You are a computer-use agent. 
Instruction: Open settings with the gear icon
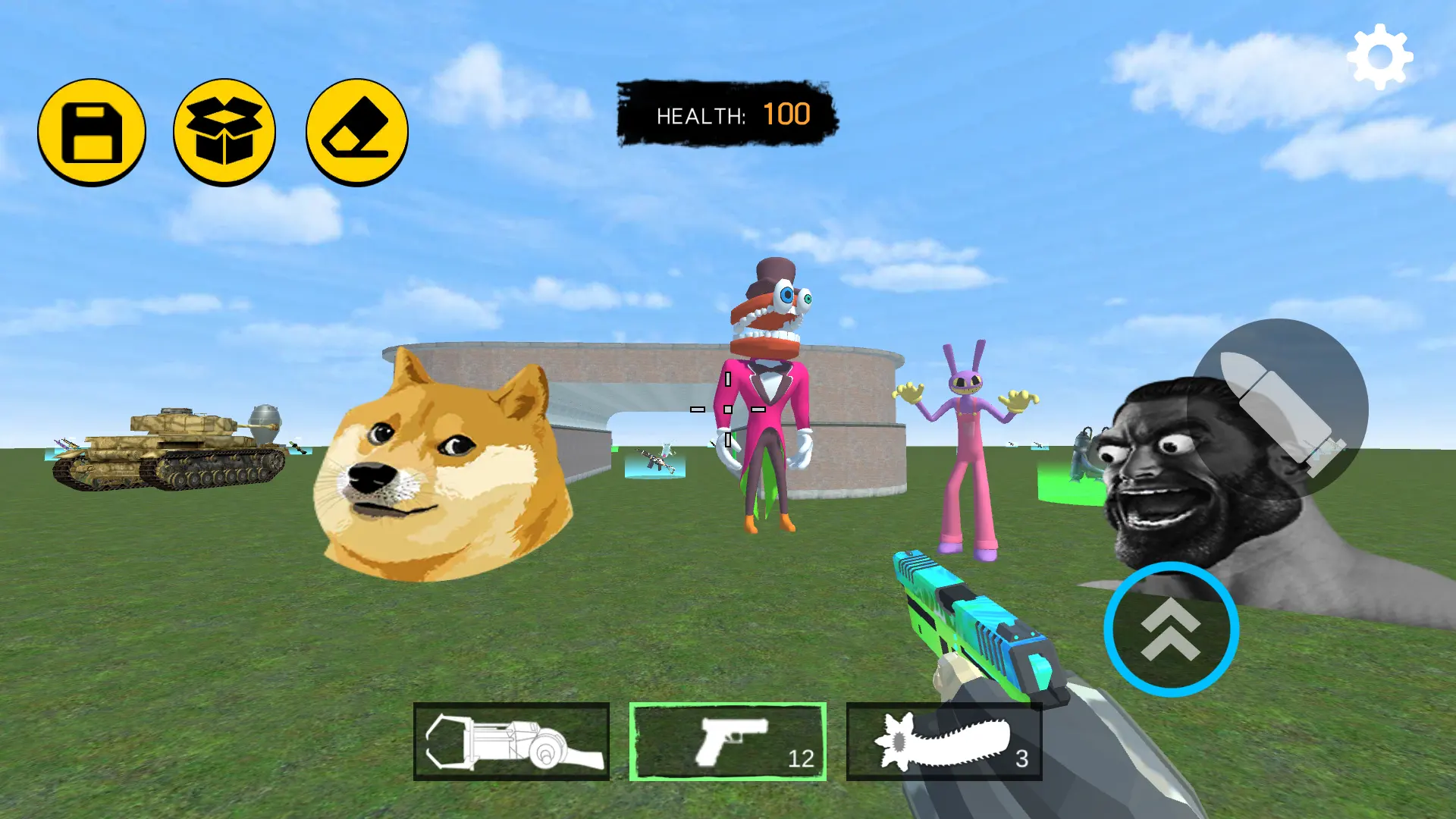click(x=1379, y=57)
